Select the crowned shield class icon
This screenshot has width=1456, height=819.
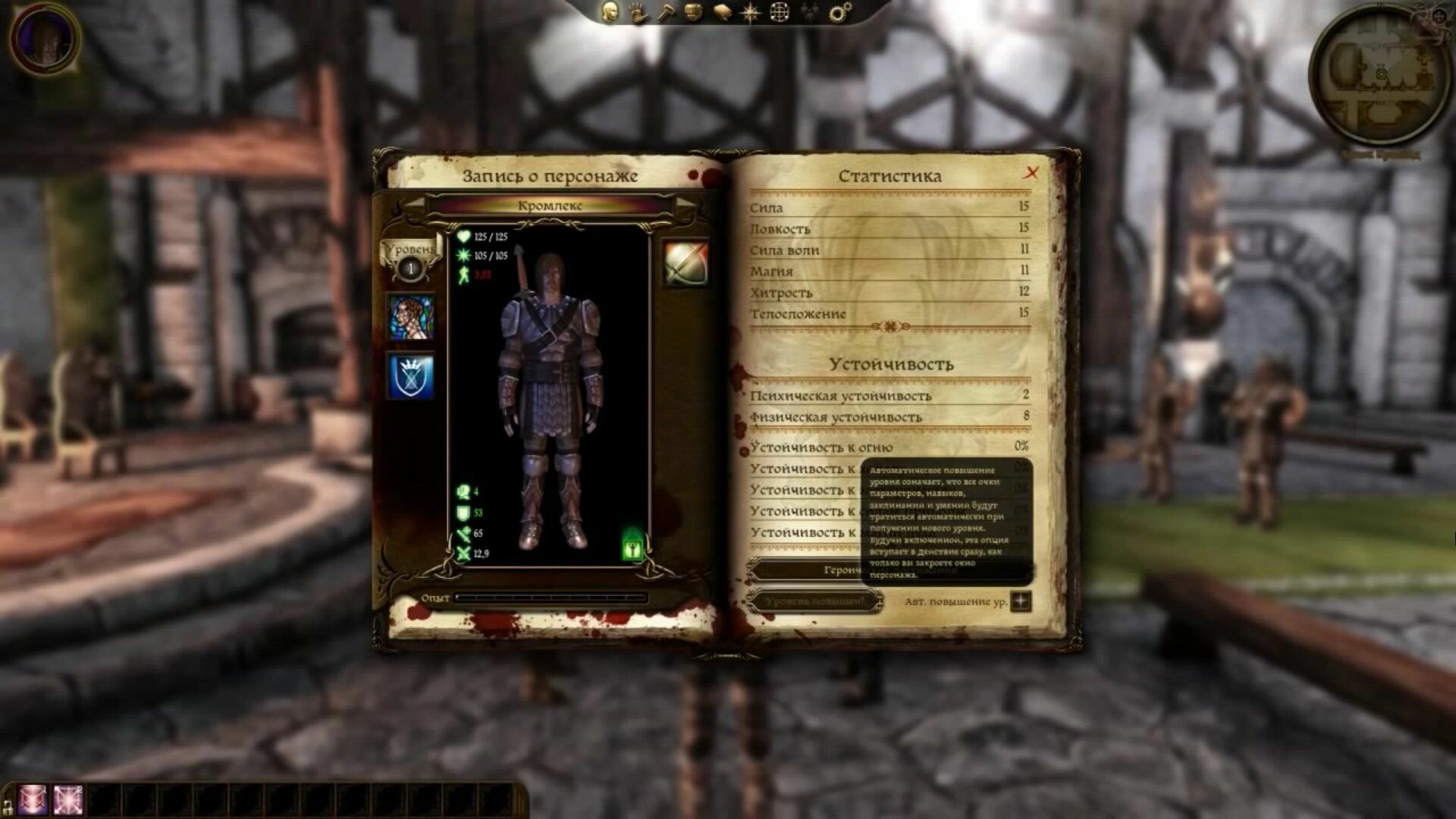tap(411, 376)
